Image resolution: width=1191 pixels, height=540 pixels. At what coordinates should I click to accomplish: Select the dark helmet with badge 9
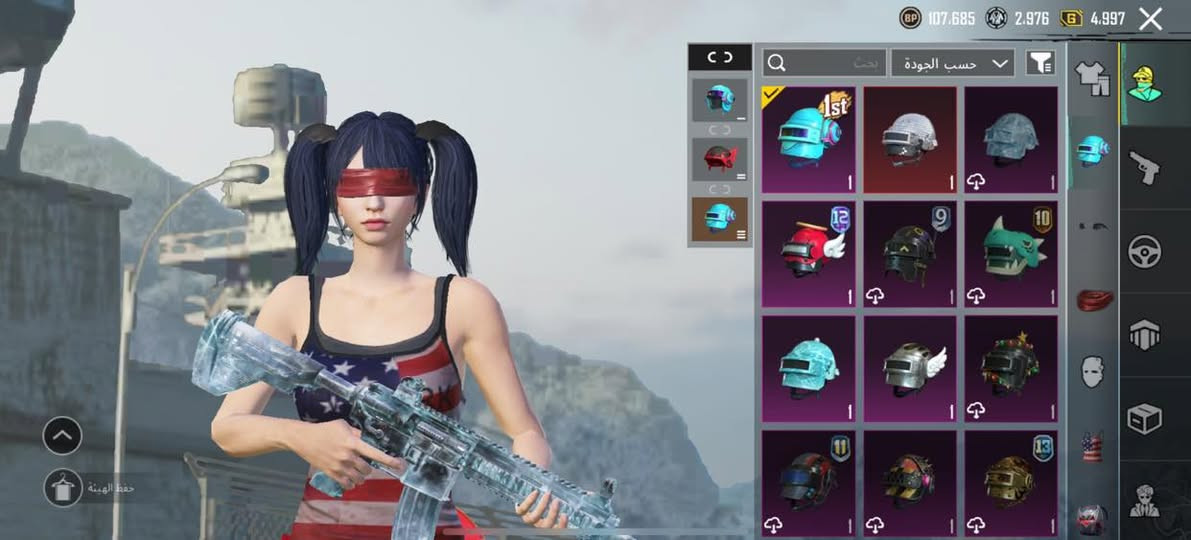coord(910,254)
